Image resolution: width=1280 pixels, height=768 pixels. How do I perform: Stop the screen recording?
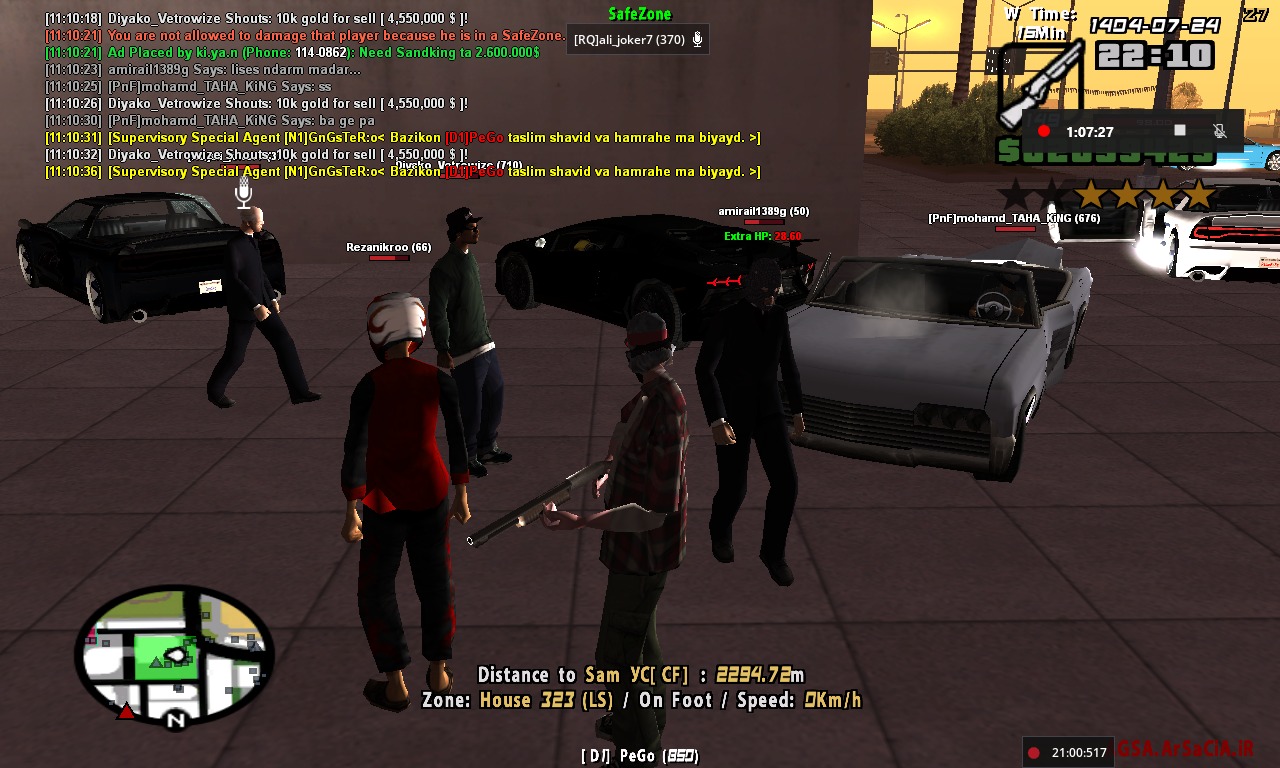1180,131
